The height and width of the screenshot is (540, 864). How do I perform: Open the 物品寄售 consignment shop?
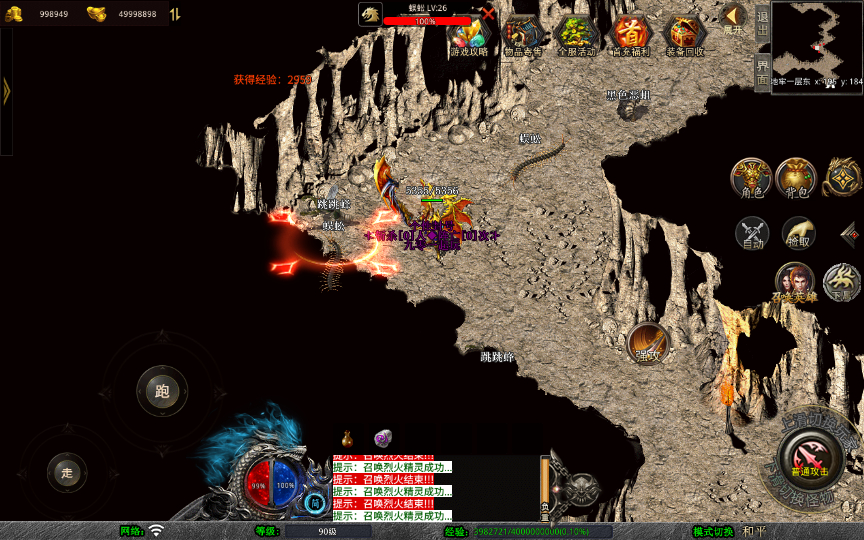[522, 37]
